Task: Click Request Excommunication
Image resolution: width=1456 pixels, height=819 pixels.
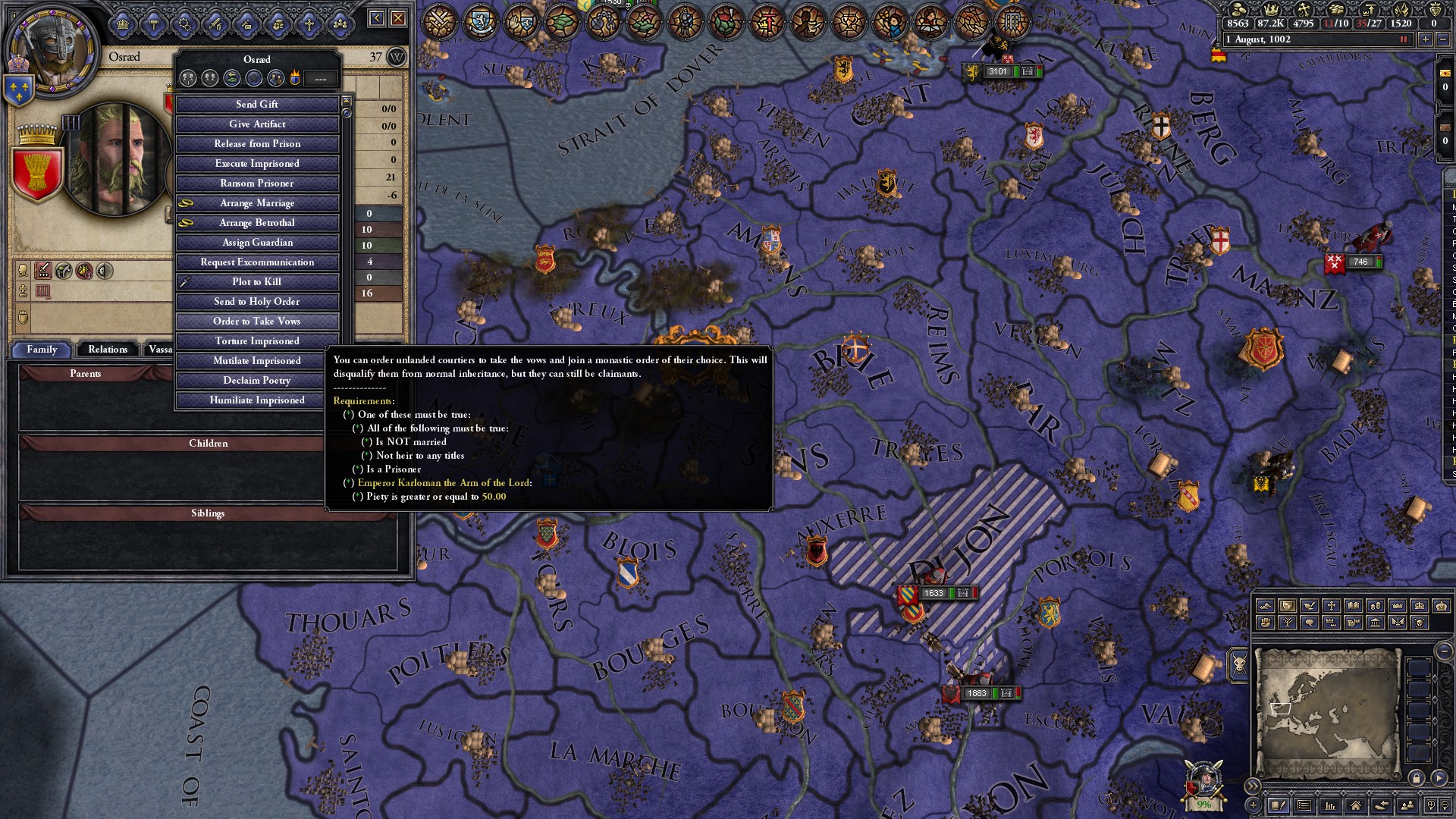Action: (257, 262)
